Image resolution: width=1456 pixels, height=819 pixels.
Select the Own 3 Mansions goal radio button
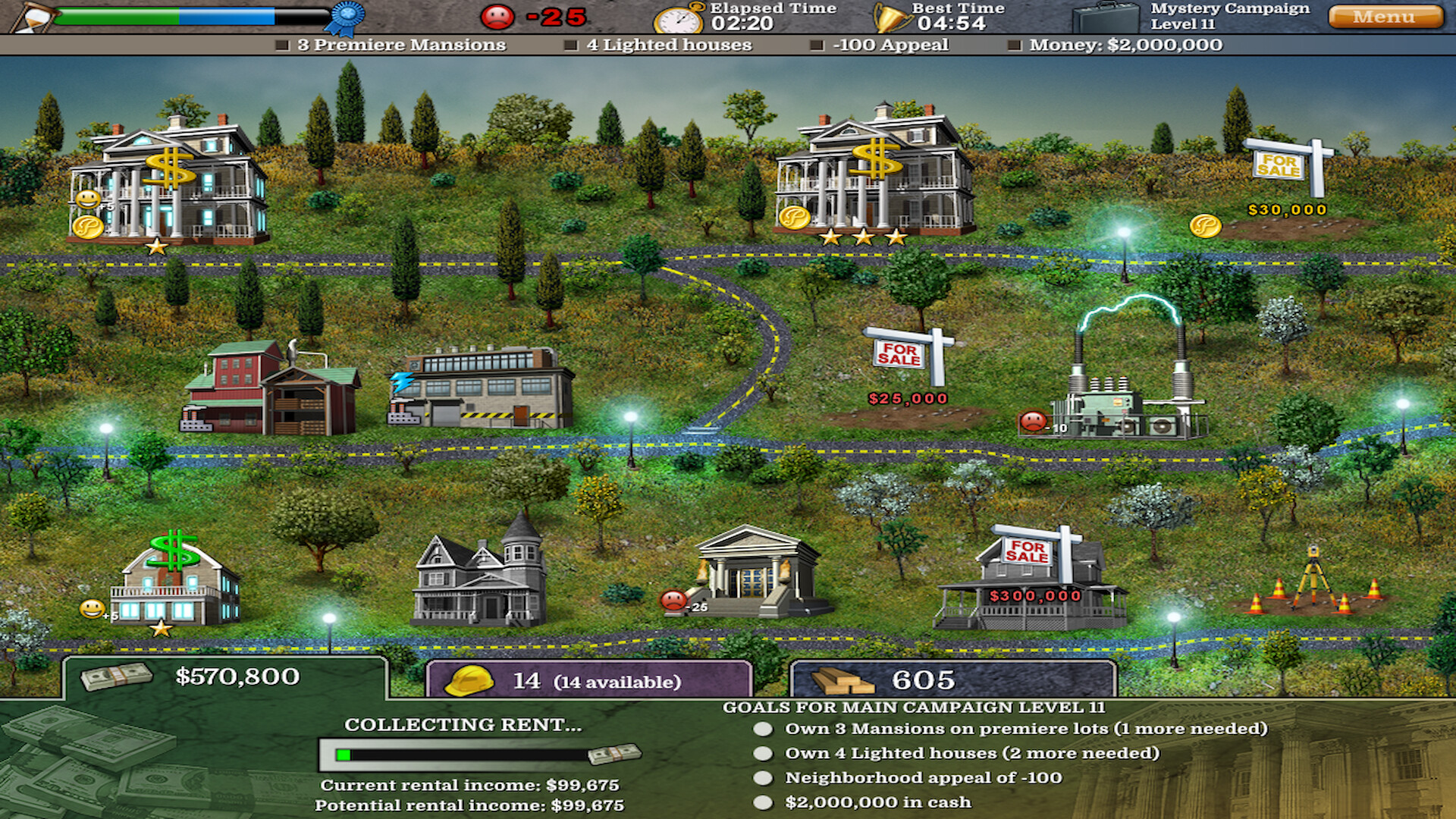(762, 730)
